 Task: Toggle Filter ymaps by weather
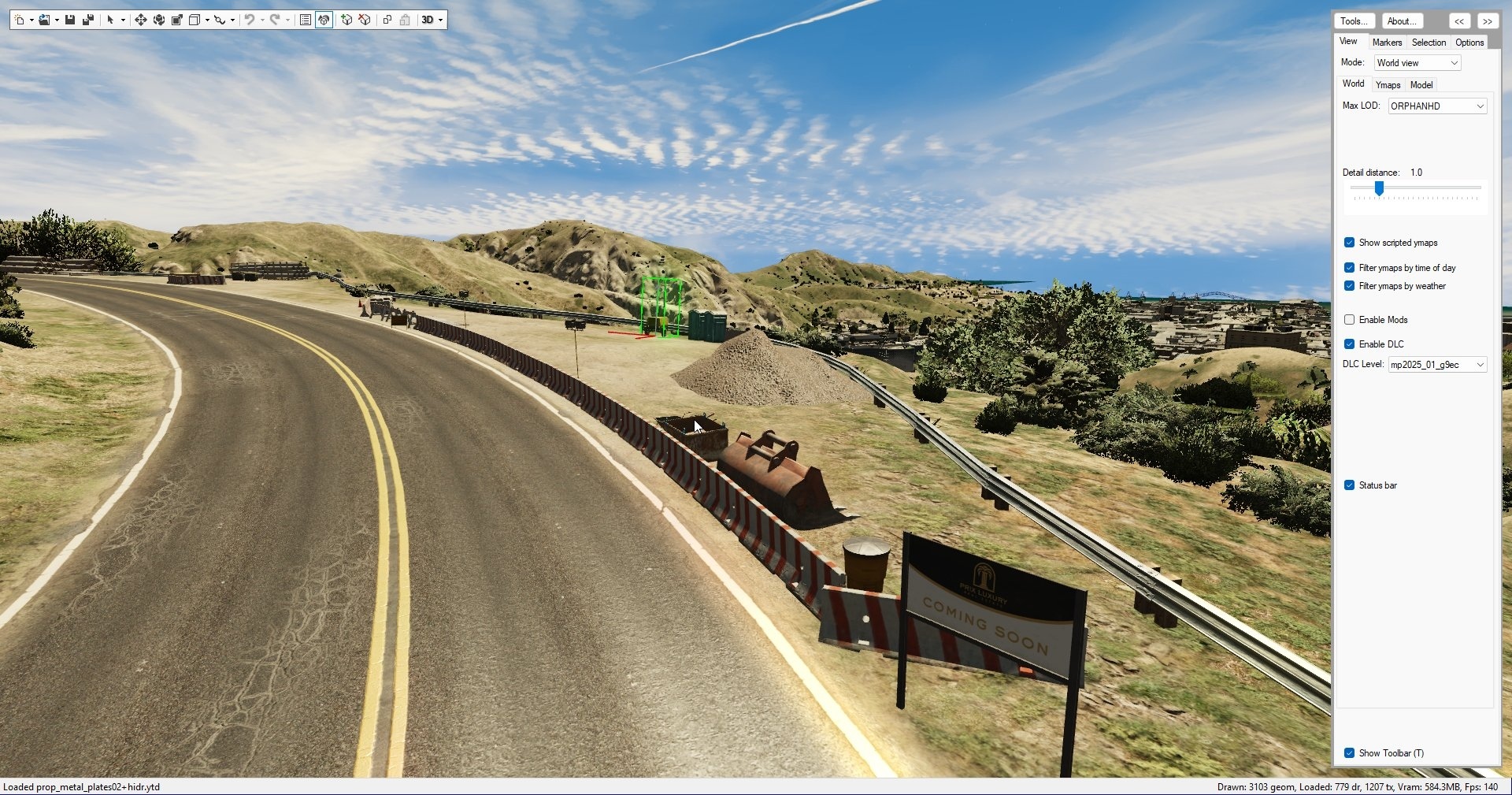[1350, 286]
